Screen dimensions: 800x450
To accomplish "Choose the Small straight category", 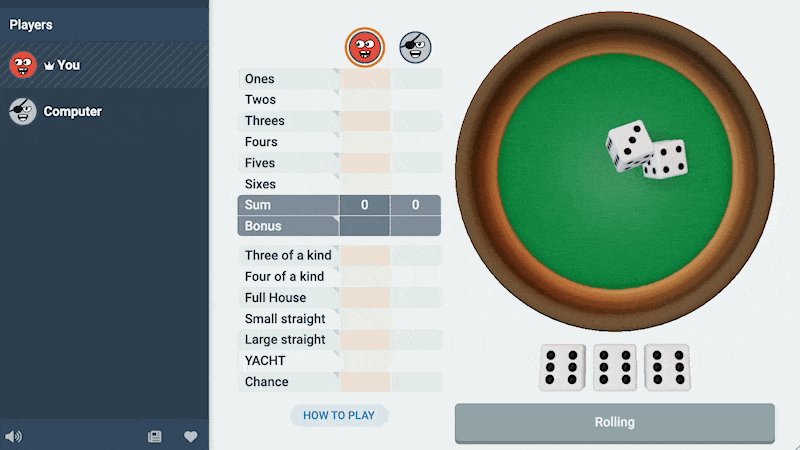I will (364, 319).
